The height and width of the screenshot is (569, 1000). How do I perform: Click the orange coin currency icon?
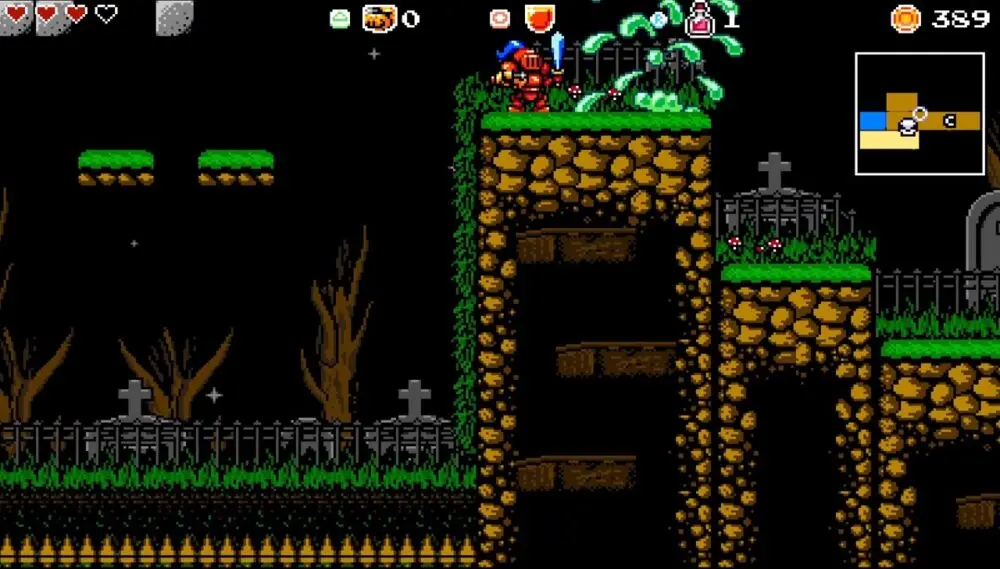pyautogui.click(x=906, y=18)
